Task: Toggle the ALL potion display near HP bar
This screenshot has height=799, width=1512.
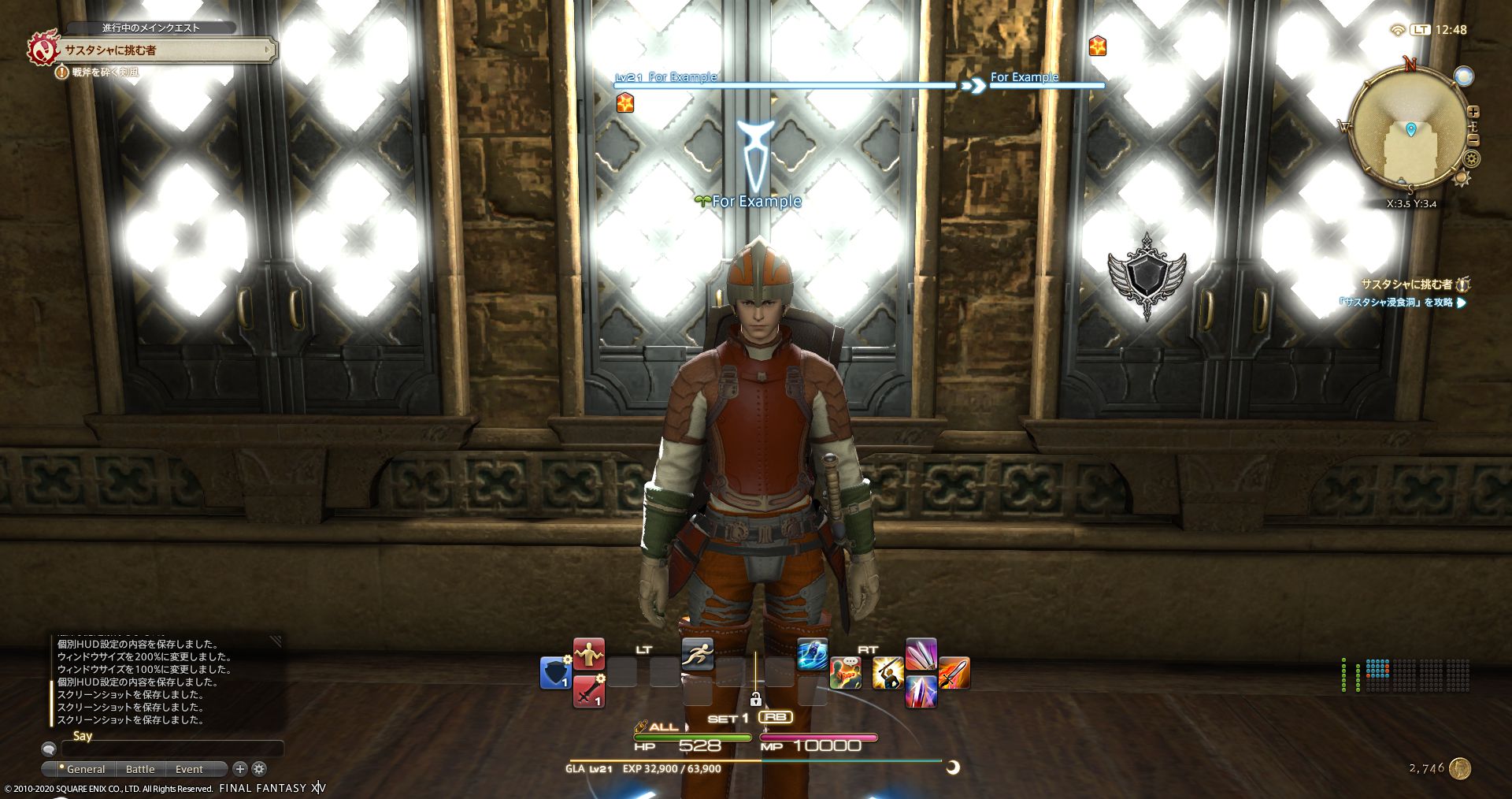Action: point(663,727)
